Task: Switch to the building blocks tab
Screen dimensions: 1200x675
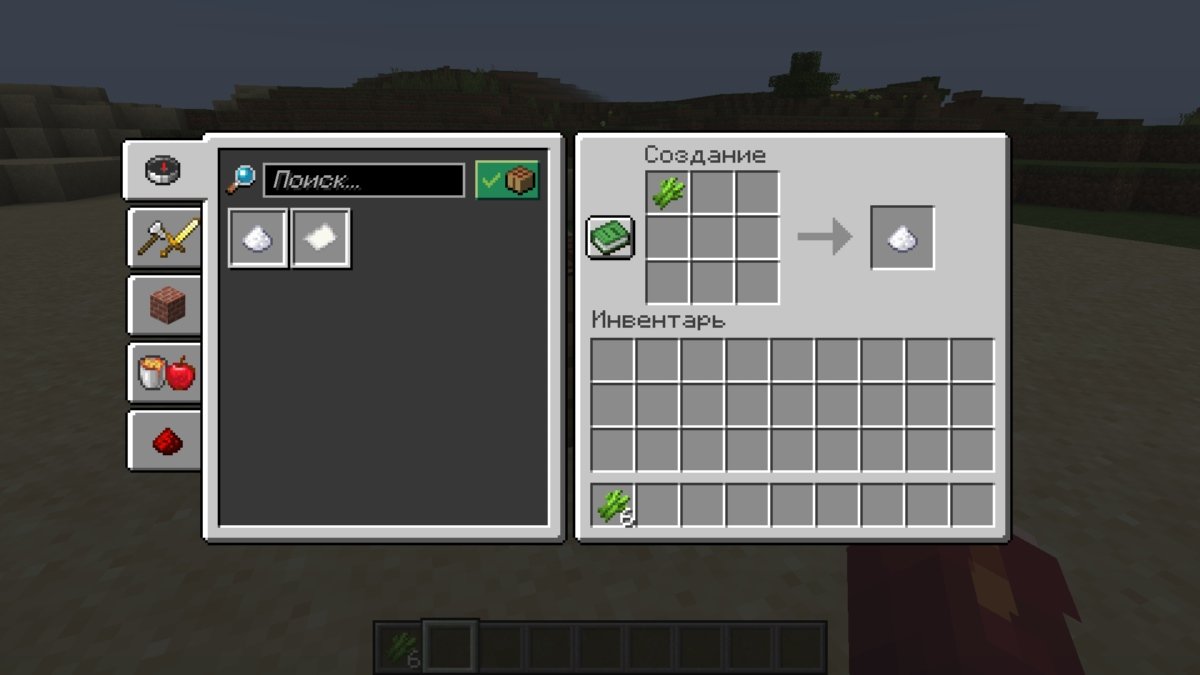Action: tap(166, 304)
